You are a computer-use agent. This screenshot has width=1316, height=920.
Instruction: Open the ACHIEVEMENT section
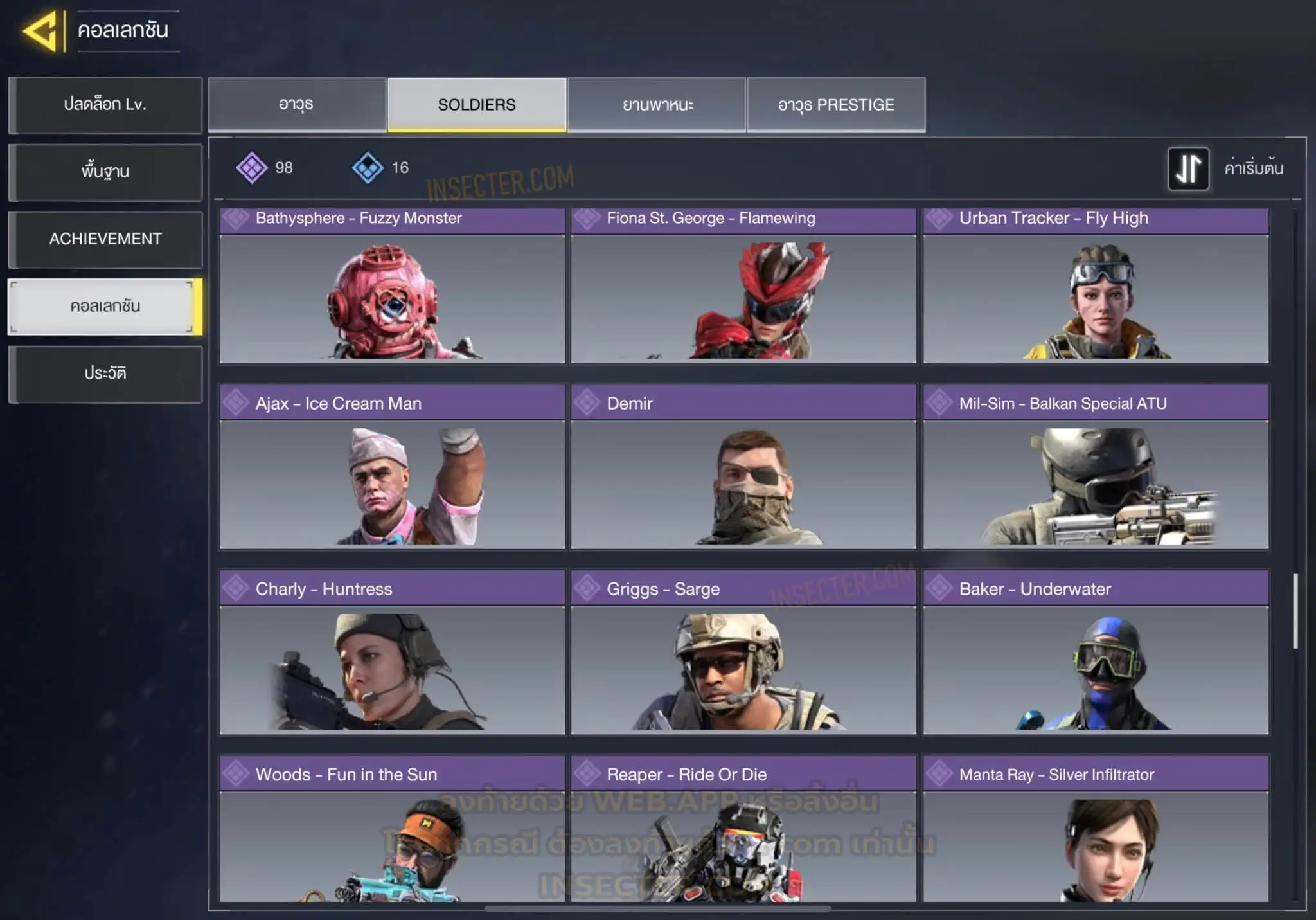(105, 239)
